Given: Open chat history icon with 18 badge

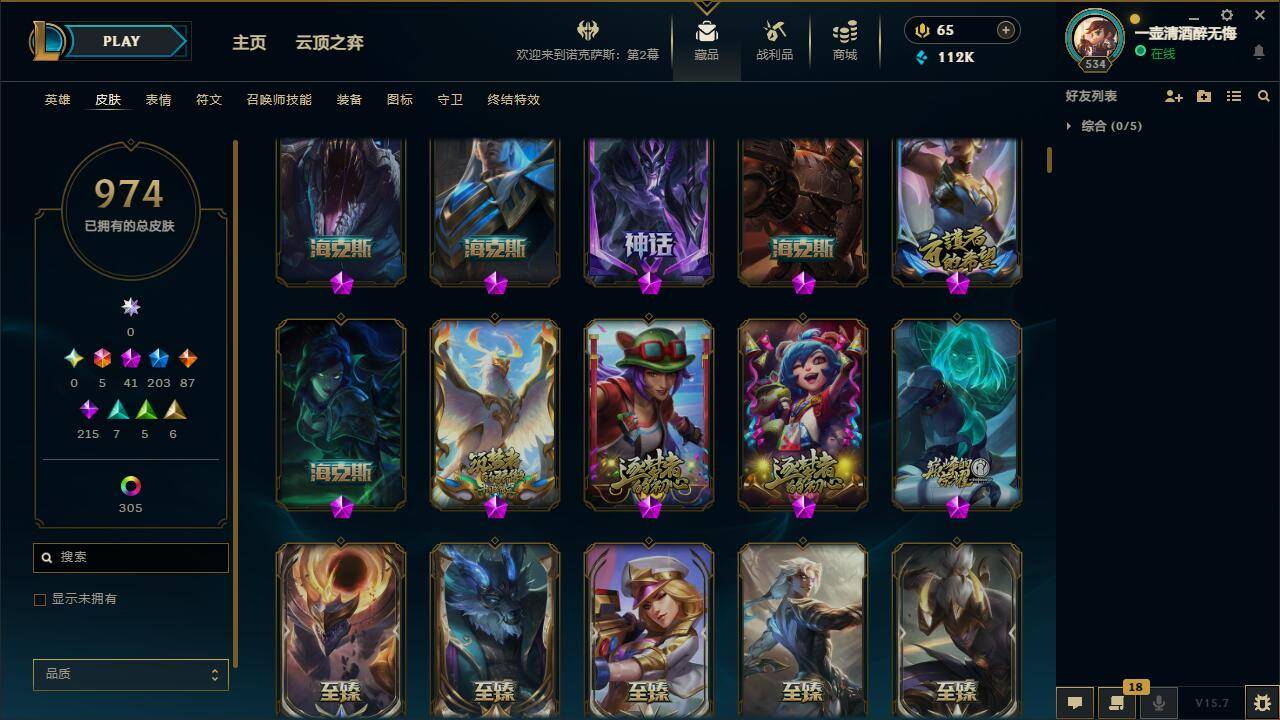Looking at the screenshot, I should 1118,703.
